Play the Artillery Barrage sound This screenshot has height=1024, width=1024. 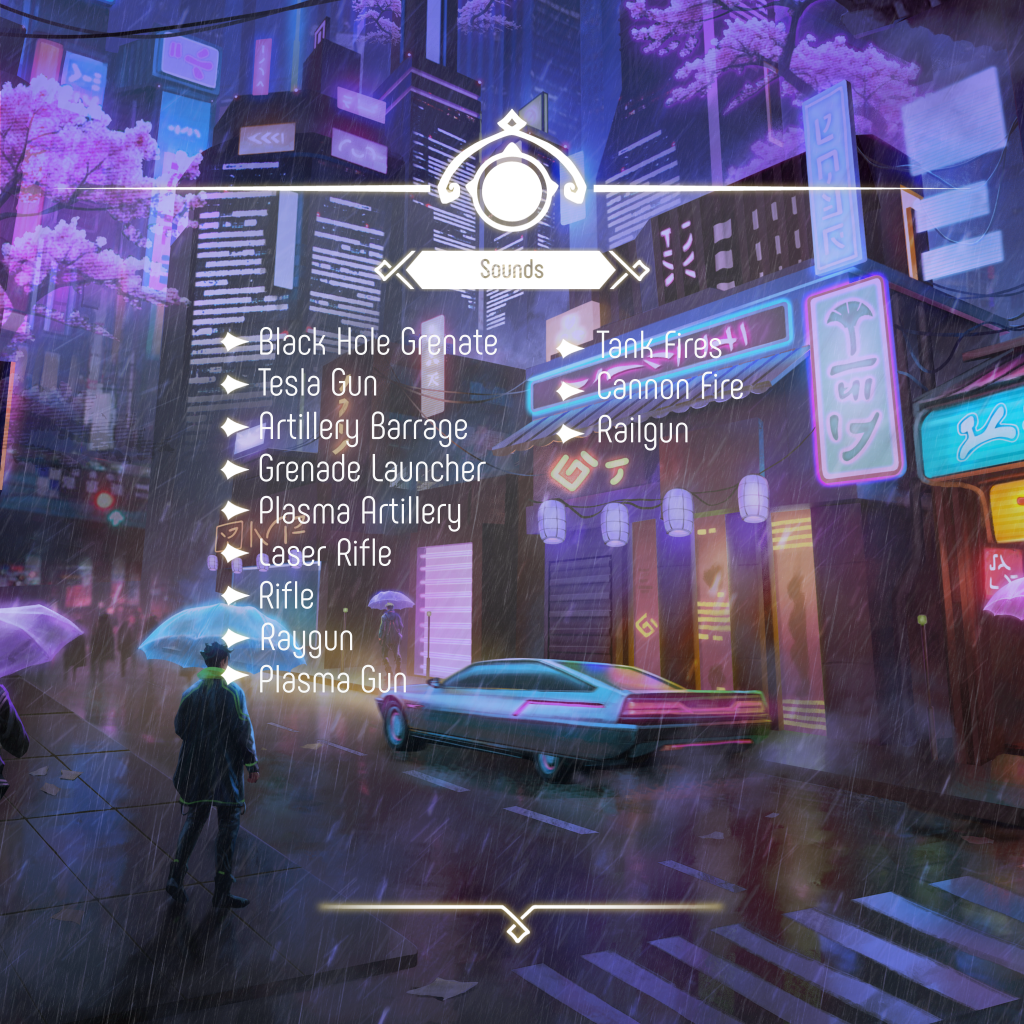pyautogui.click(x=362, y=427)
